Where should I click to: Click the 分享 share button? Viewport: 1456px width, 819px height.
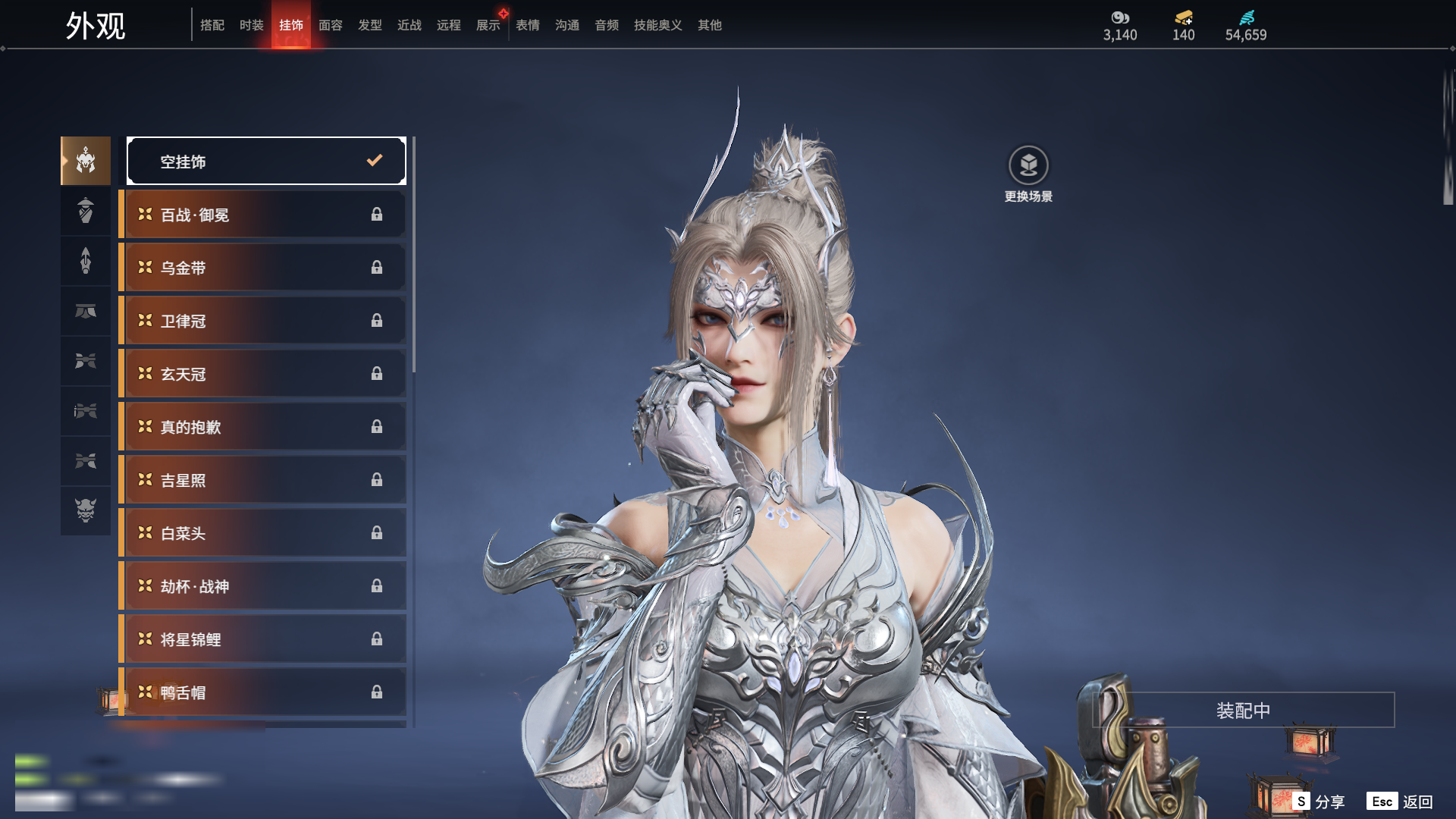point(1319,802)
